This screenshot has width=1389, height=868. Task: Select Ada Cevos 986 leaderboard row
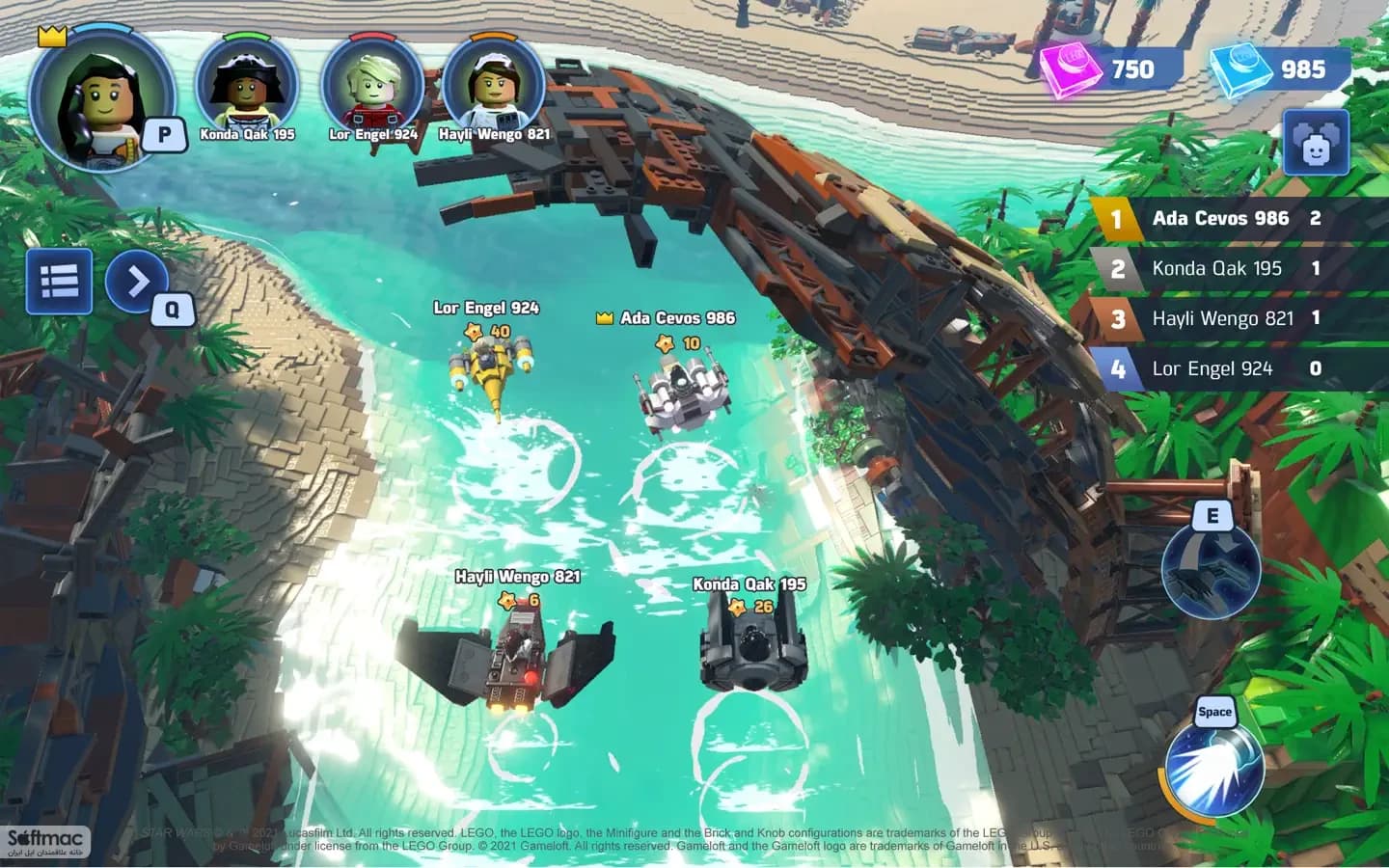(x=1239, y=219)
